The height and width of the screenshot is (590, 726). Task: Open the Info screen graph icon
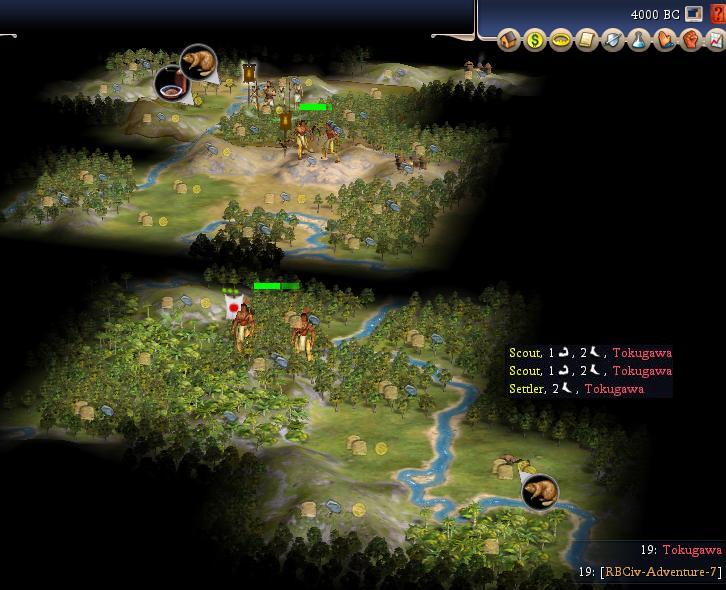click(x=716, y=41)
